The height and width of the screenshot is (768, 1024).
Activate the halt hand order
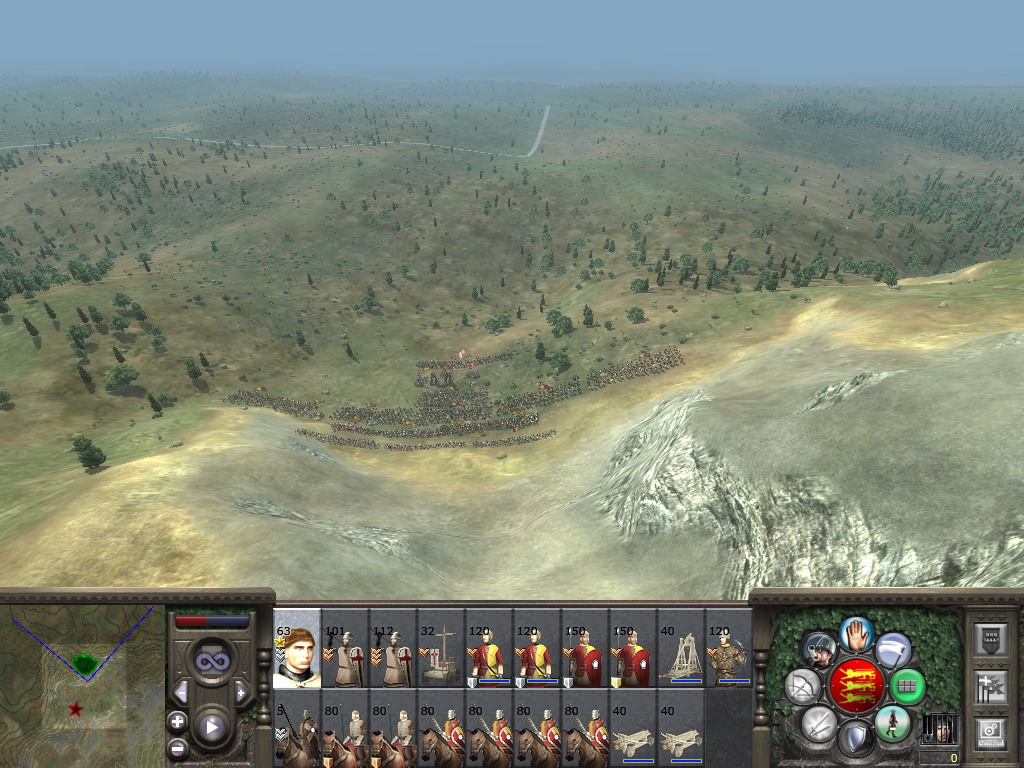tap(856, 633)
